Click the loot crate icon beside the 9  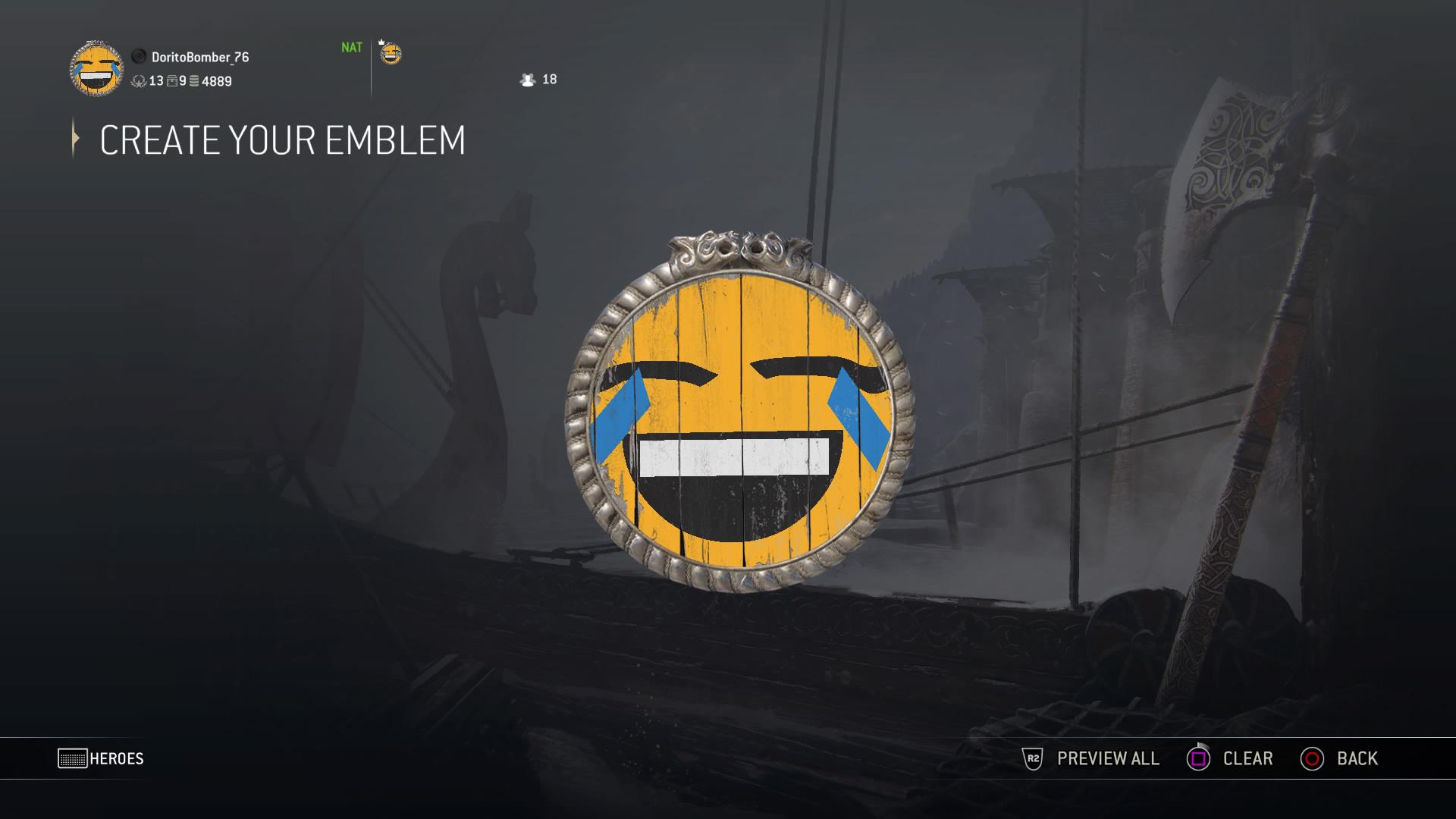(x=172, y=81)
